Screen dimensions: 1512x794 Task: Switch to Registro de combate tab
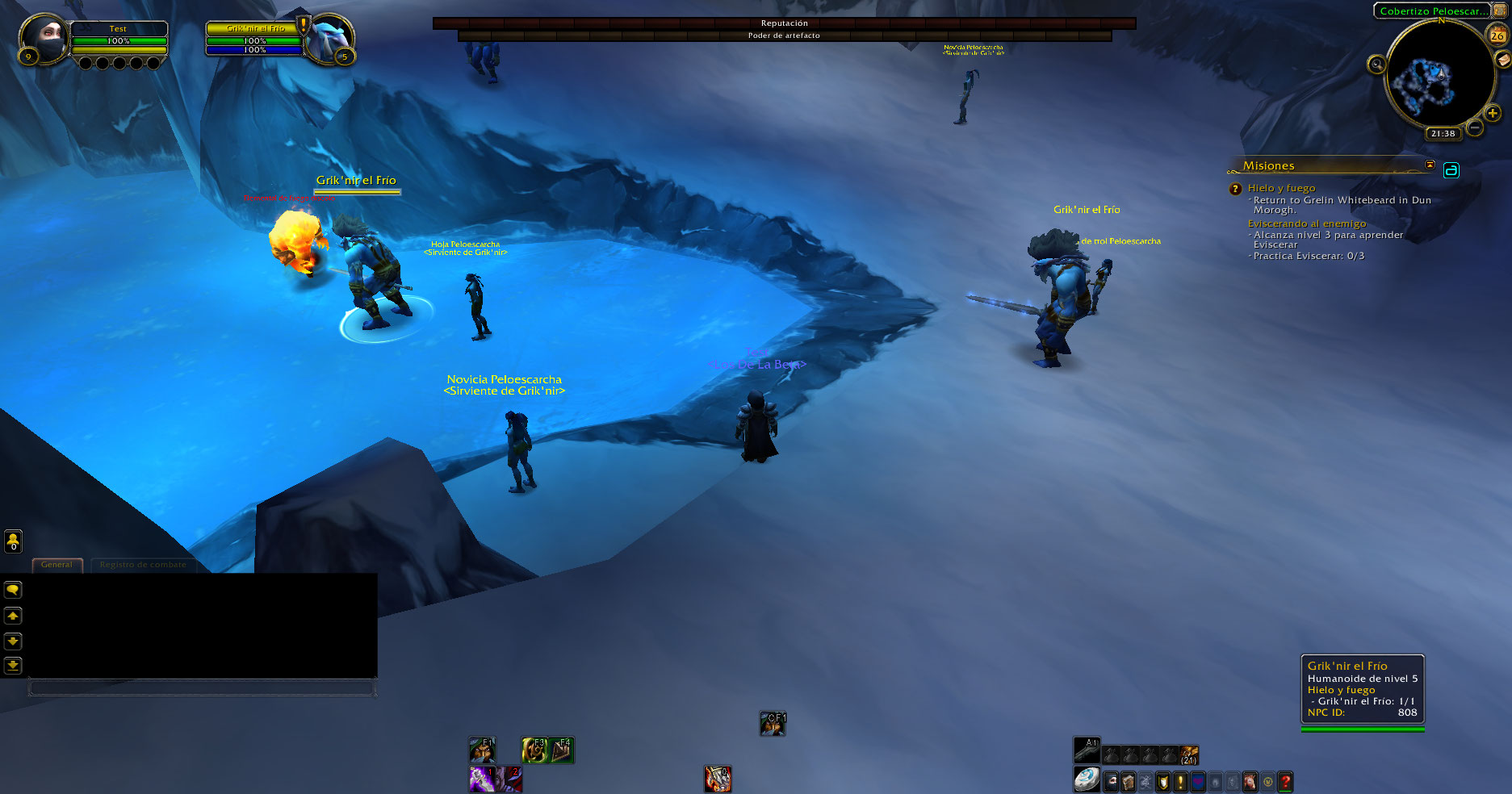143,565
